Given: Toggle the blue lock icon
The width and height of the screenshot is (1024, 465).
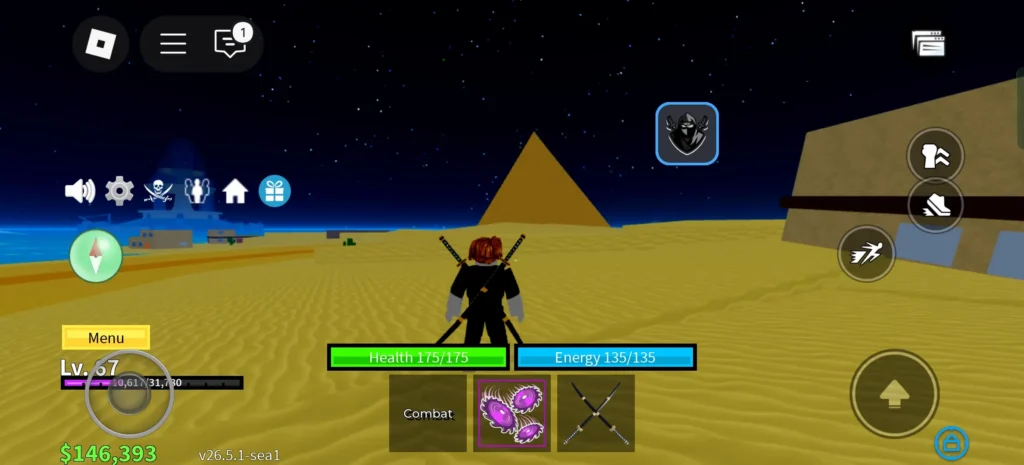Looking at the screenshot, I should pyautogui.click(x=950, y=442).
